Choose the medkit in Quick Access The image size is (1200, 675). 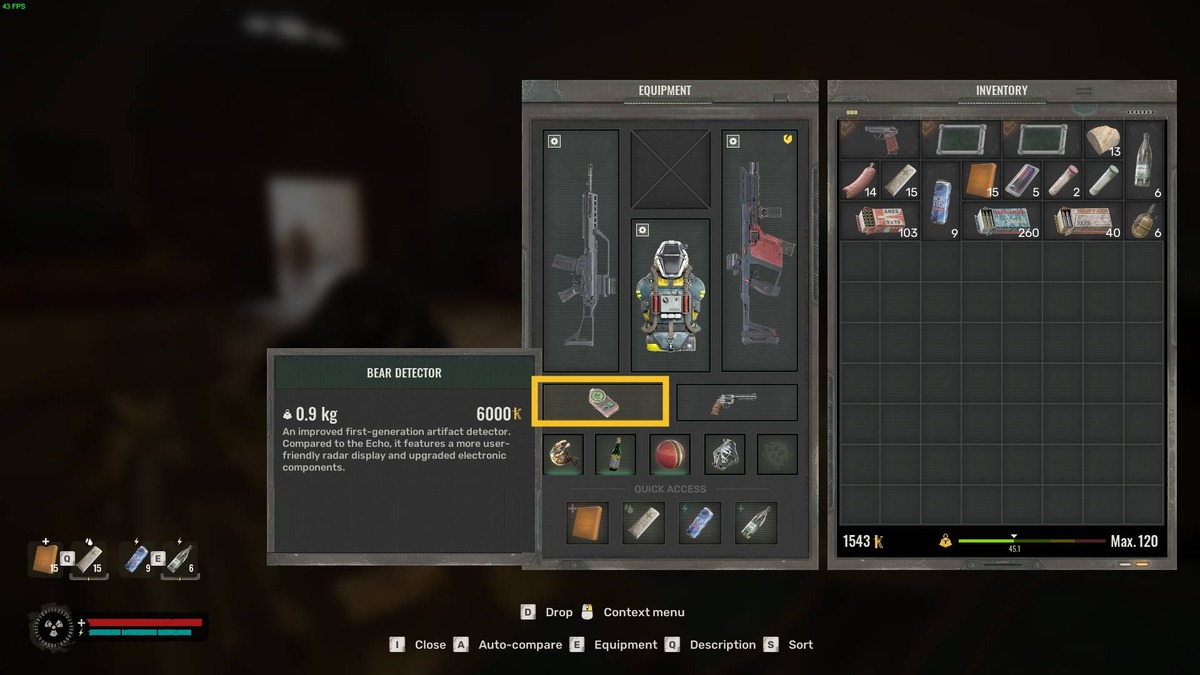(587, 523)
